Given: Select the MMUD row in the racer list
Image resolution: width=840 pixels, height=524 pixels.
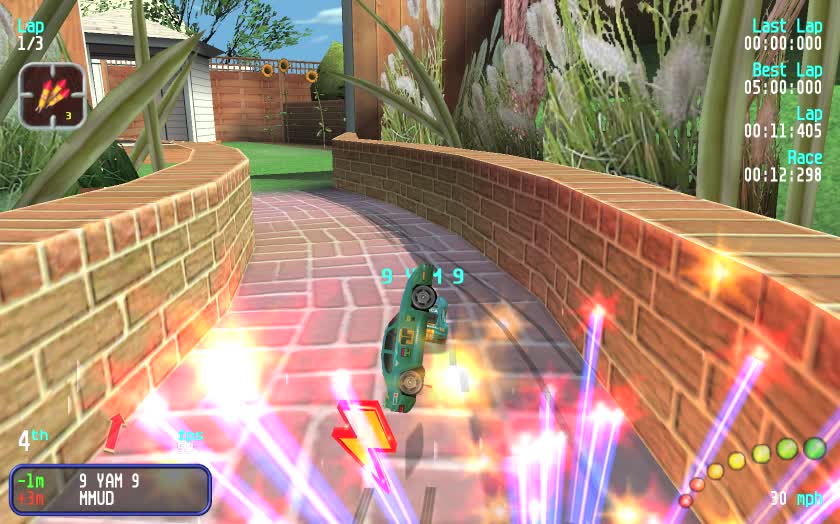Looking at the screenshot, I should [x=96, y=498].
